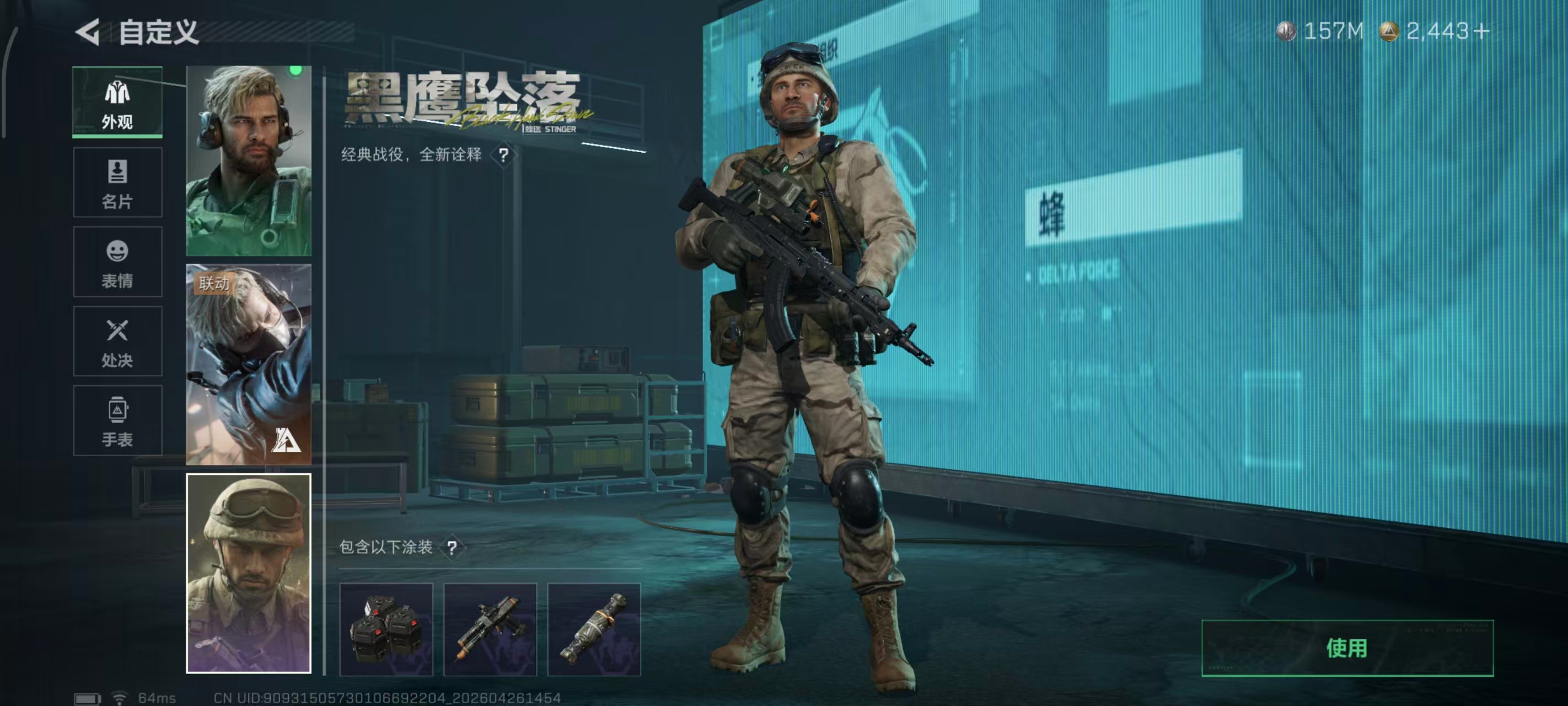This screenshot has height=706, width=1568.
Task: Select the blond headset operator skin
Action: pos(248,161)
